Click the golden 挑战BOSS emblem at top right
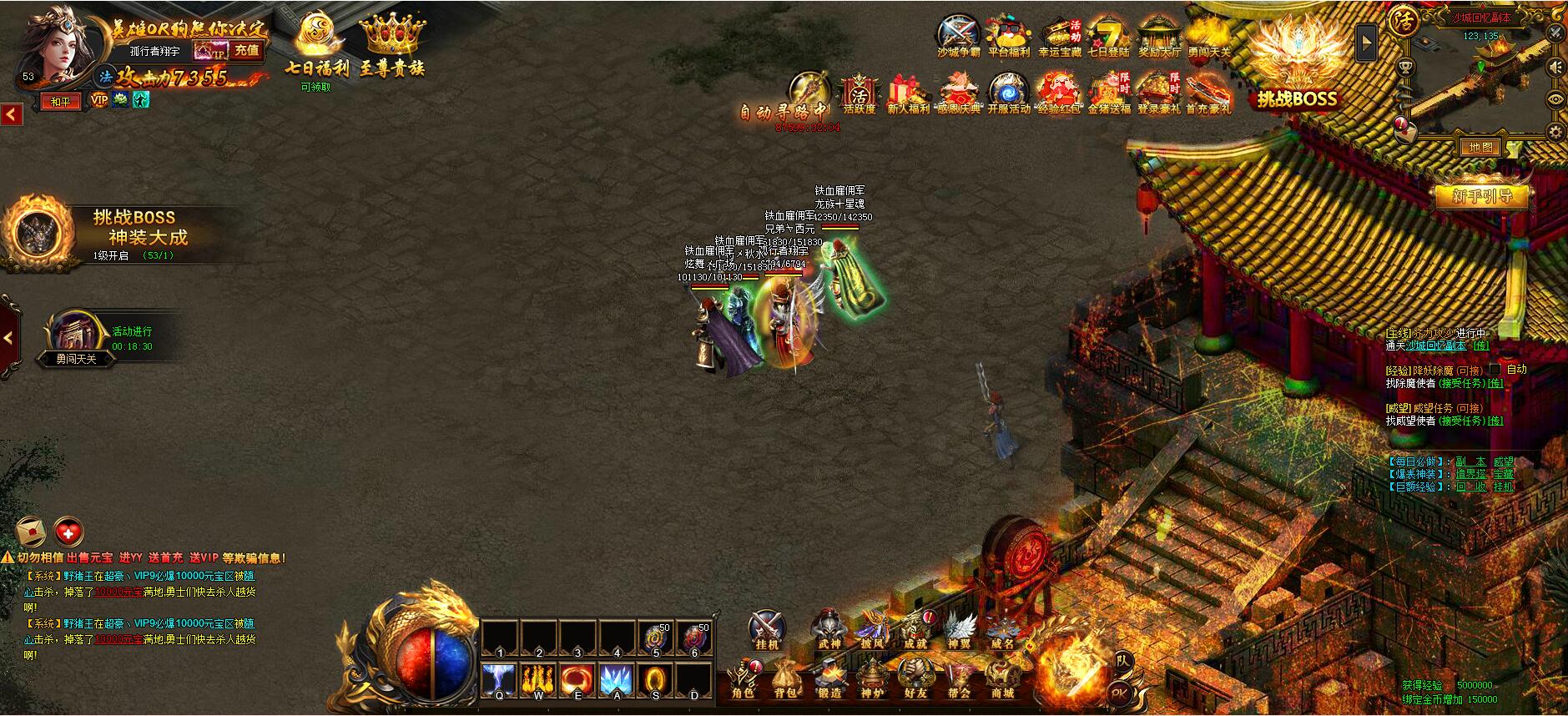1568x716 pixels. pyautogui.click(x=1297, y=63)
